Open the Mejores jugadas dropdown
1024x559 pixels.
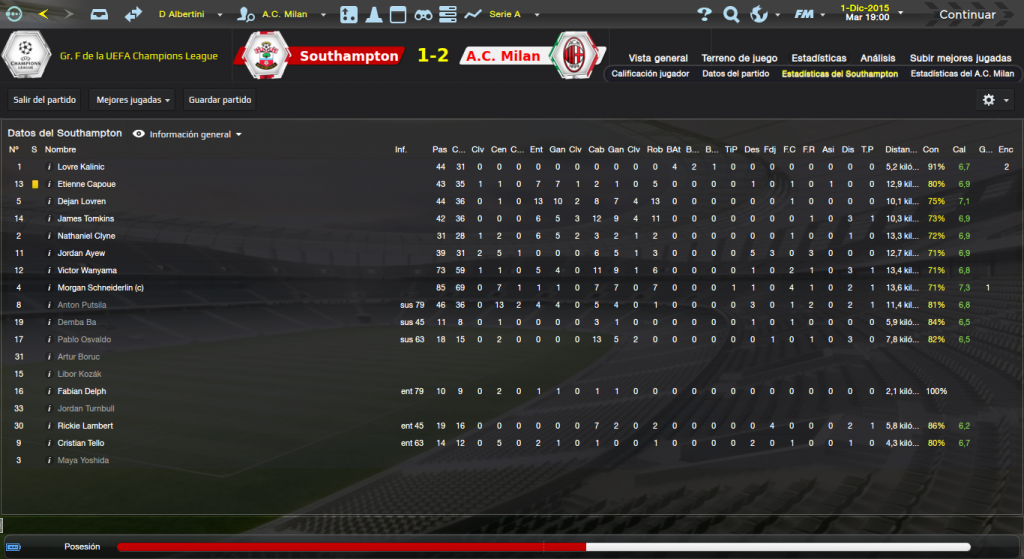(x=131, y=100)
